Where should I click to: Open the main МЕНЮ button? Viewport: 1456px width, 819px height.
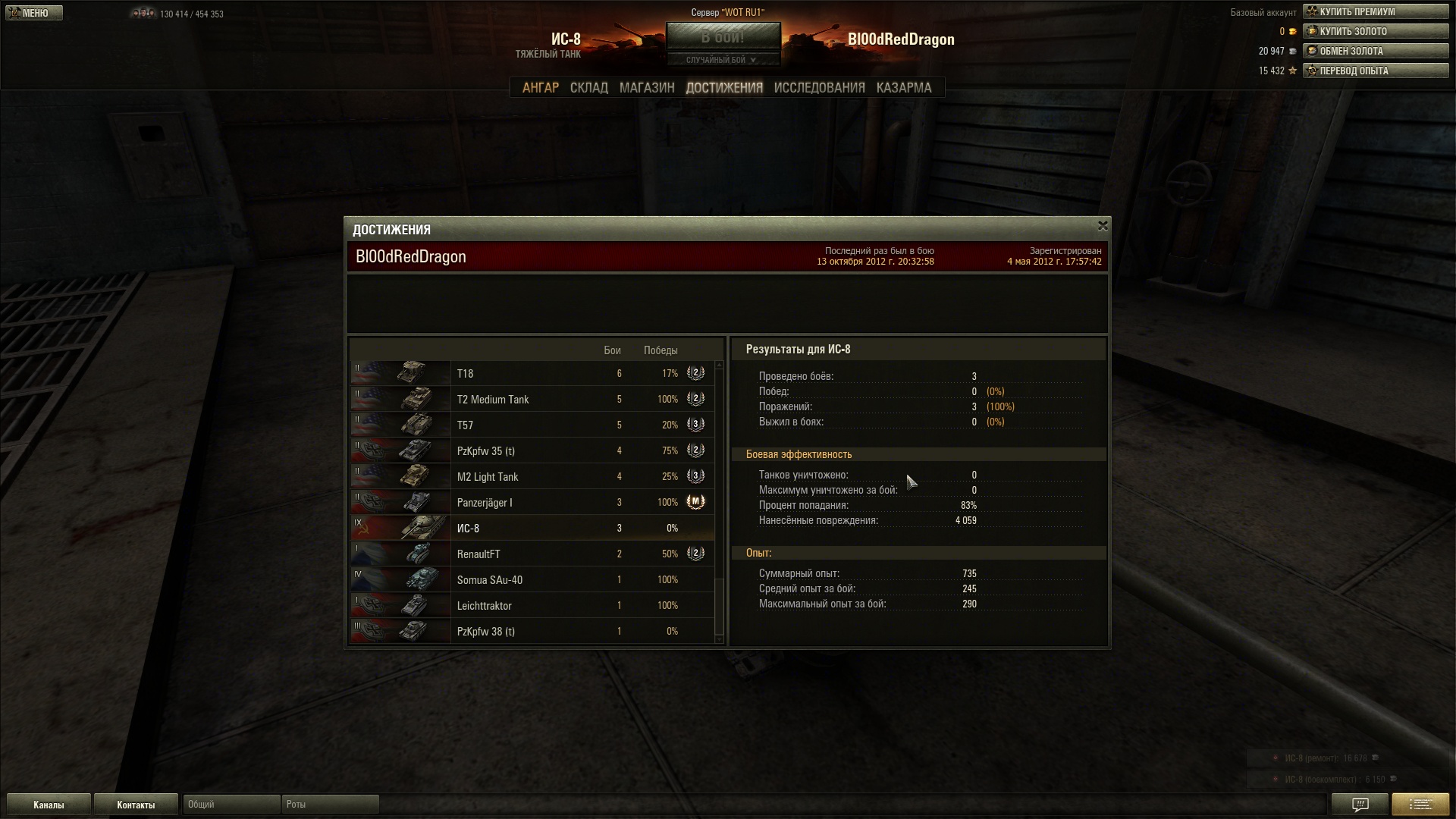point(34,13)
